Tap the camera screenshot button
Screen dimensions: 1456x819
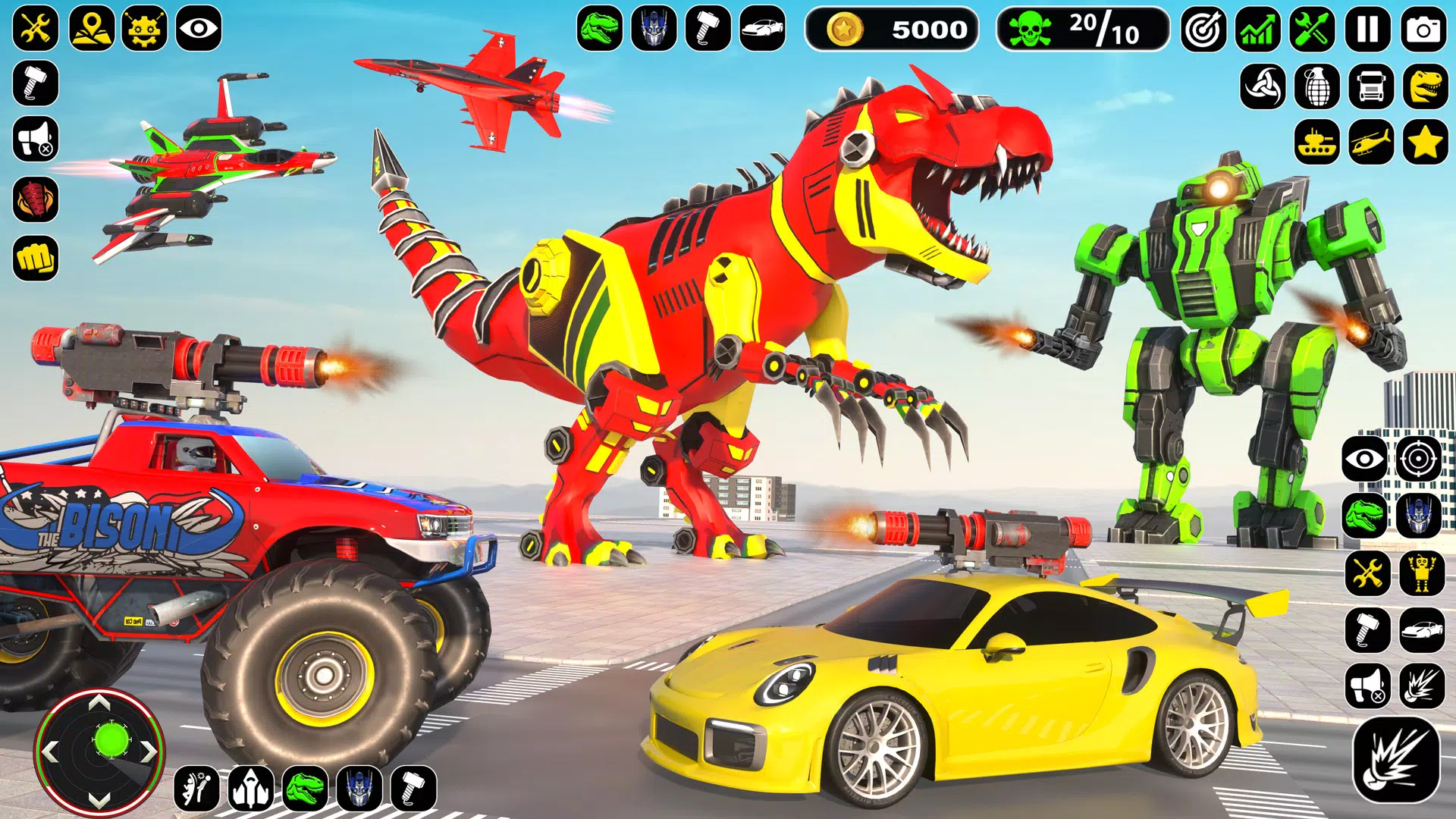1423,30
